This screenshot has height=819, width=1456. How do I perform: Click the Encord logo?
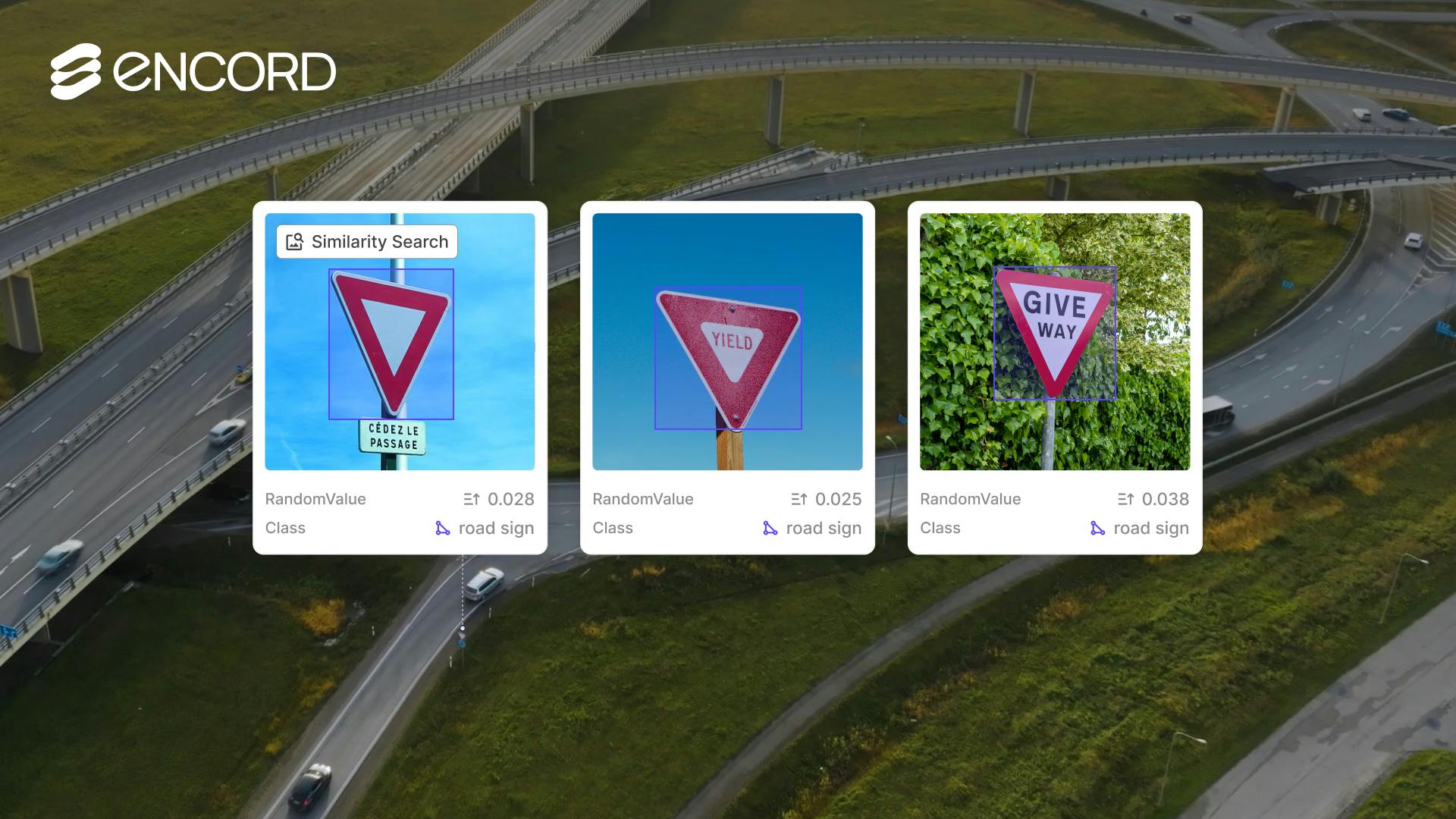pos(193,72)
